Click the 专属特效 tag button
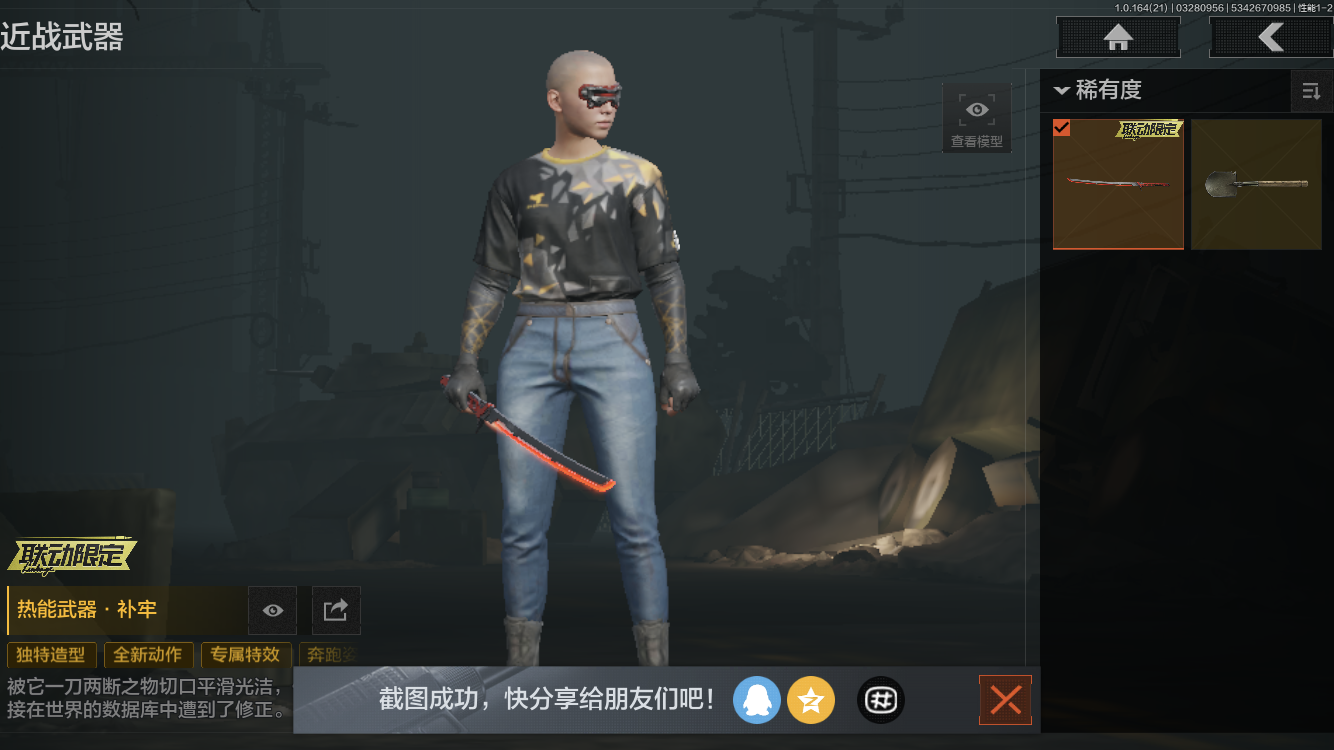 tap(246, 655)
